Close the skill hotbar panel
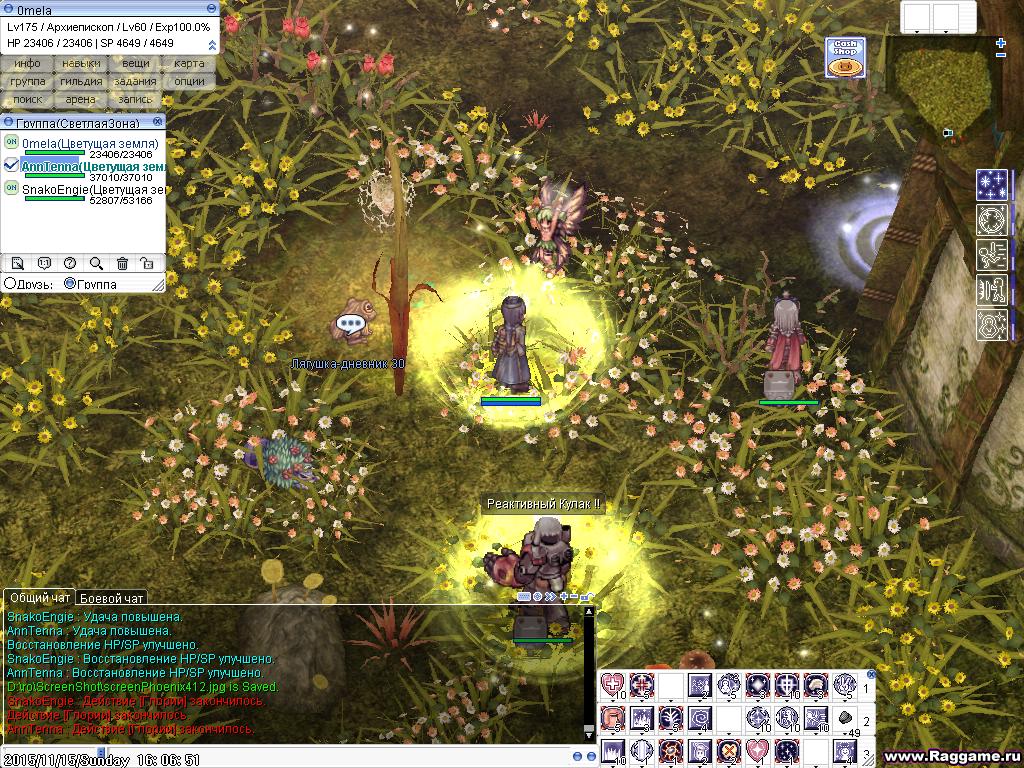This screenshot has width=1024, height=768. pos(871,675)
